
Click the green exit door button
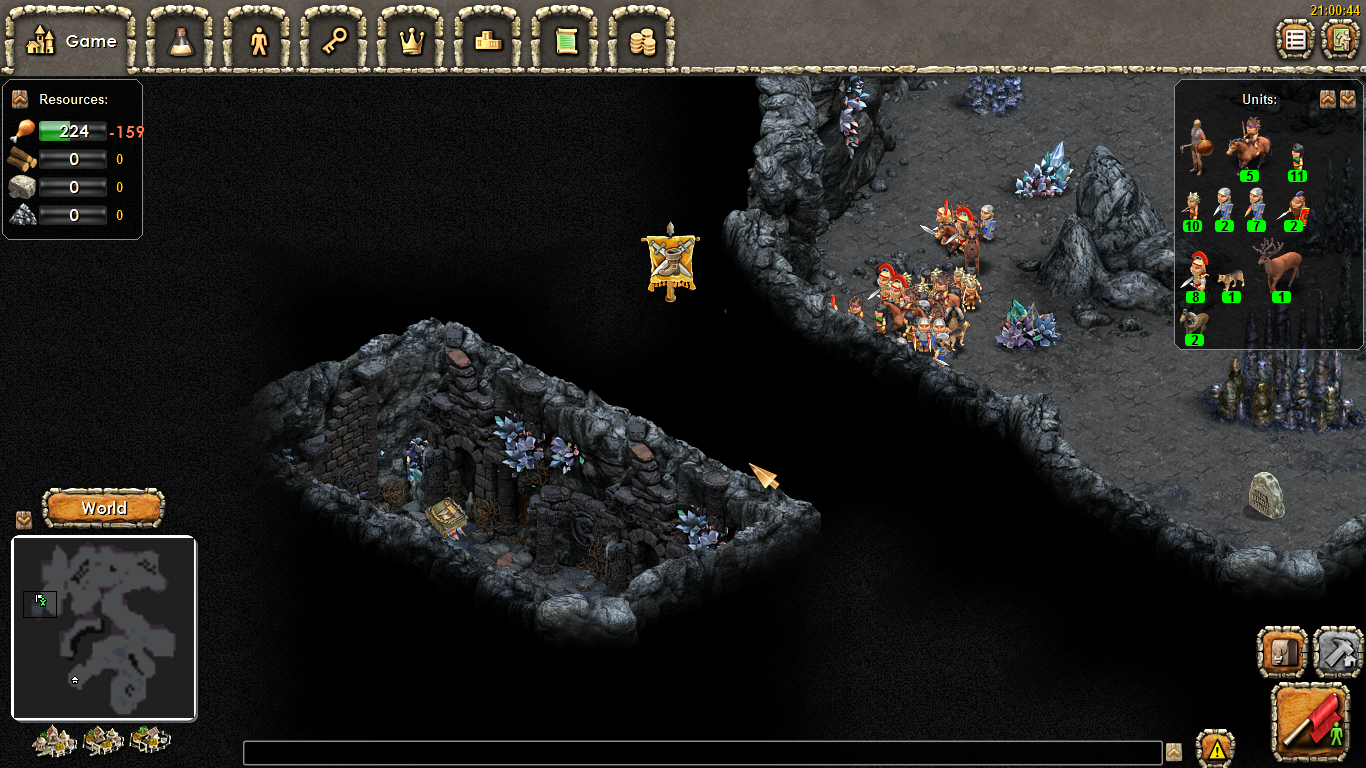pos(1340,40)
